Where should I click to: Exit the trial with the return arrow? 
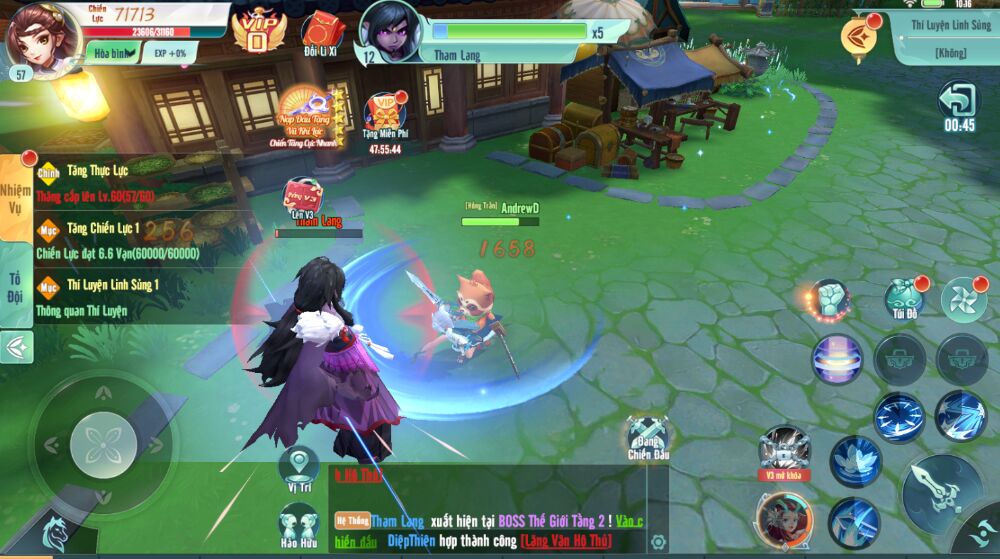[958, 100]
